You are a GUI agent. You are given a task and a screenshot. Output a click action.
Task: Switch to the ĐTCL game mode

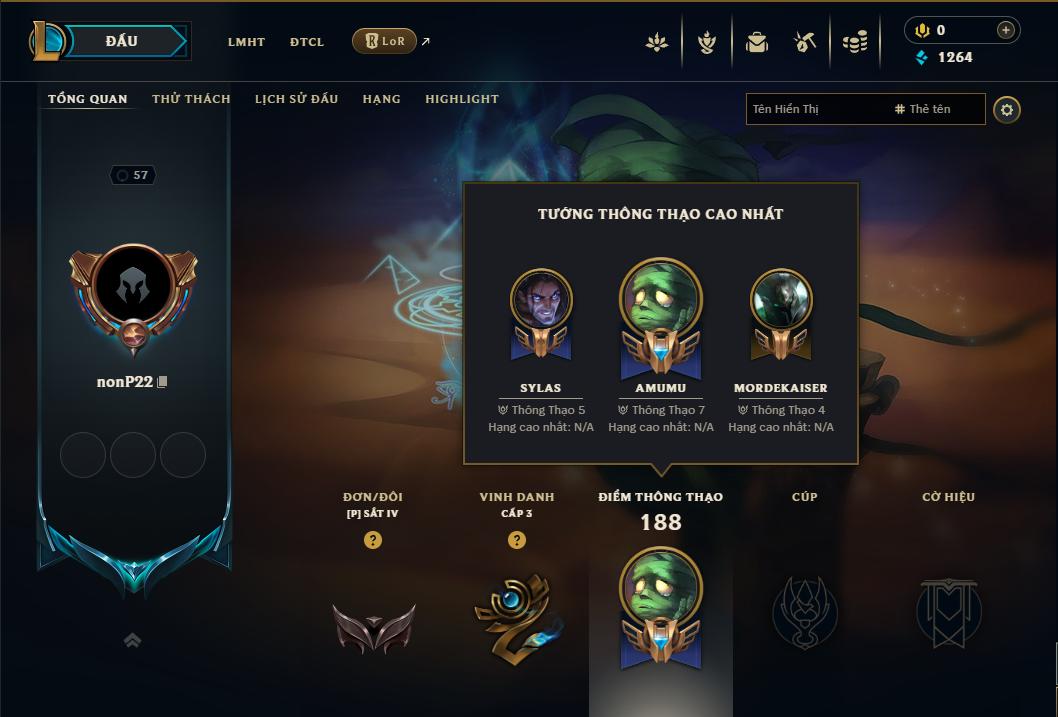(x=307, y=42)
